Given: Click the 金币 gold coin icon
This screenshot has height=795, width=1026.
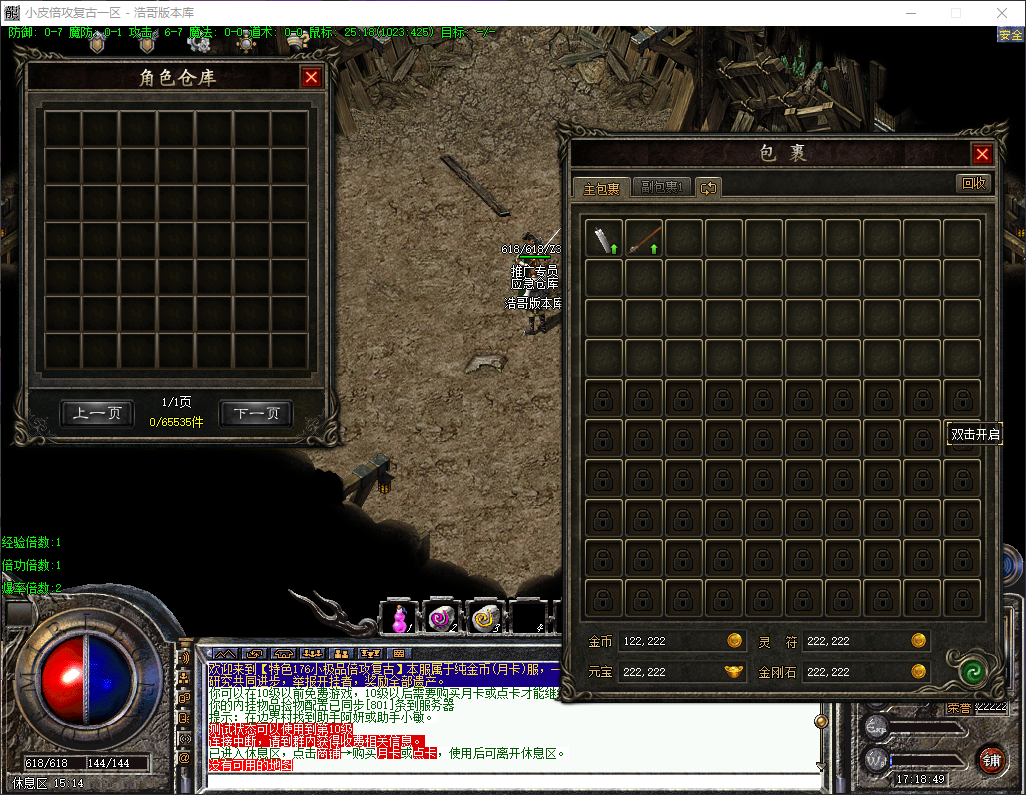Looking at the screenshot, I should [734, 641].
